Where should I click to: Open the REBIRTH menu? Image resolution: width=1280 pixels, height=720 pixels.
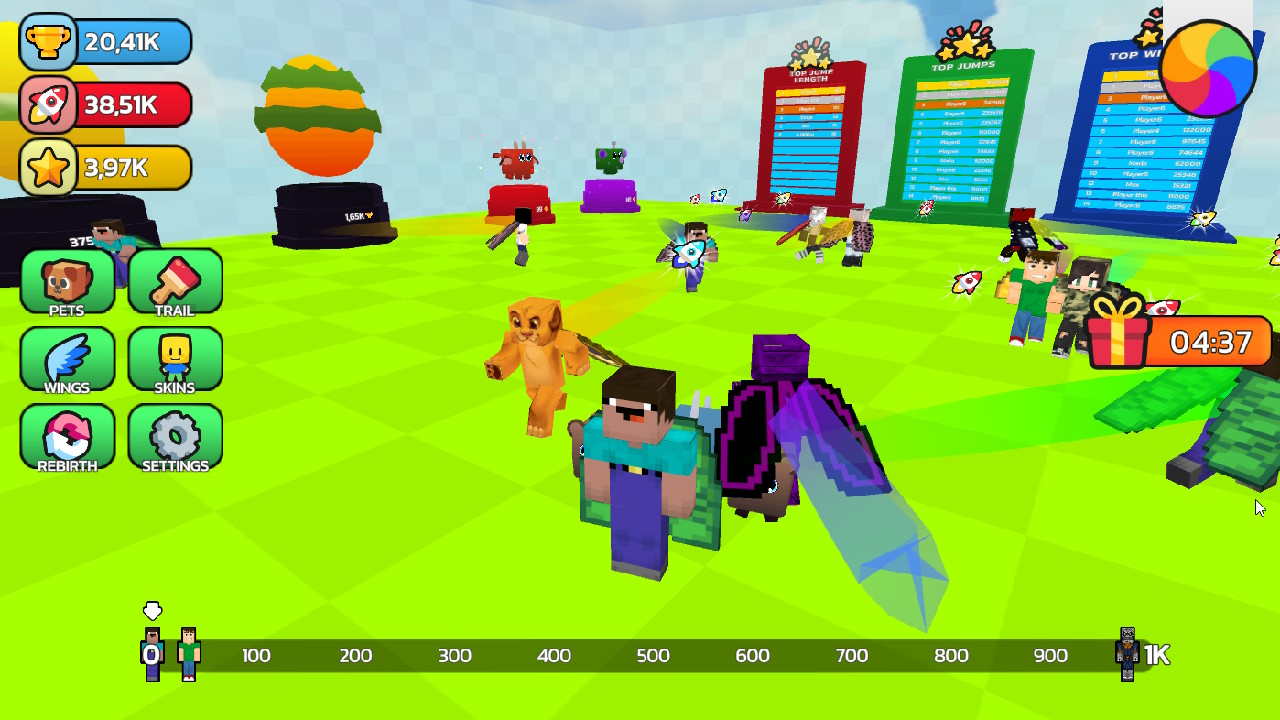click(66, 438)
